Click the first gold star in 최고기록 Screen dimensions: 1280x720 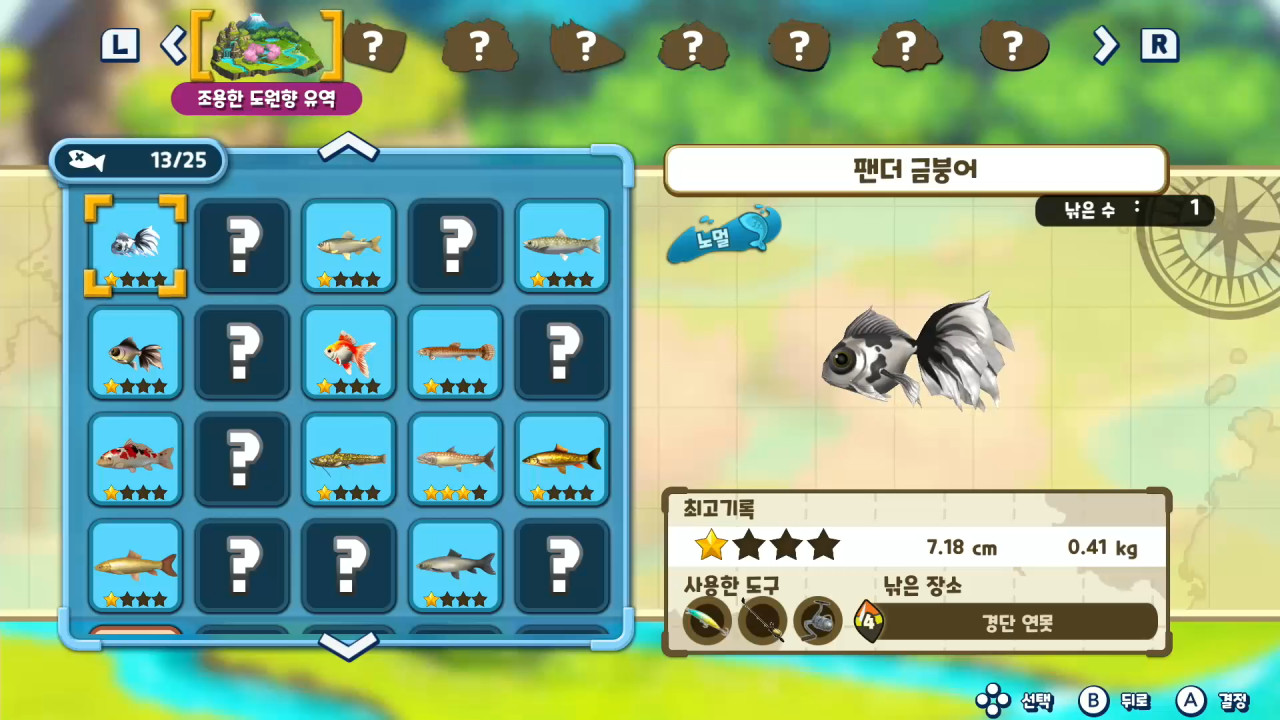click(712, 544)
